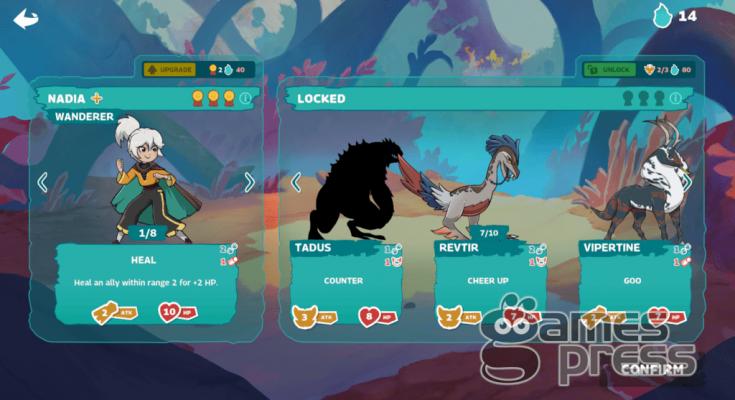
Task: Select the Revtir creature card
Action: click(x=490, y=282)
